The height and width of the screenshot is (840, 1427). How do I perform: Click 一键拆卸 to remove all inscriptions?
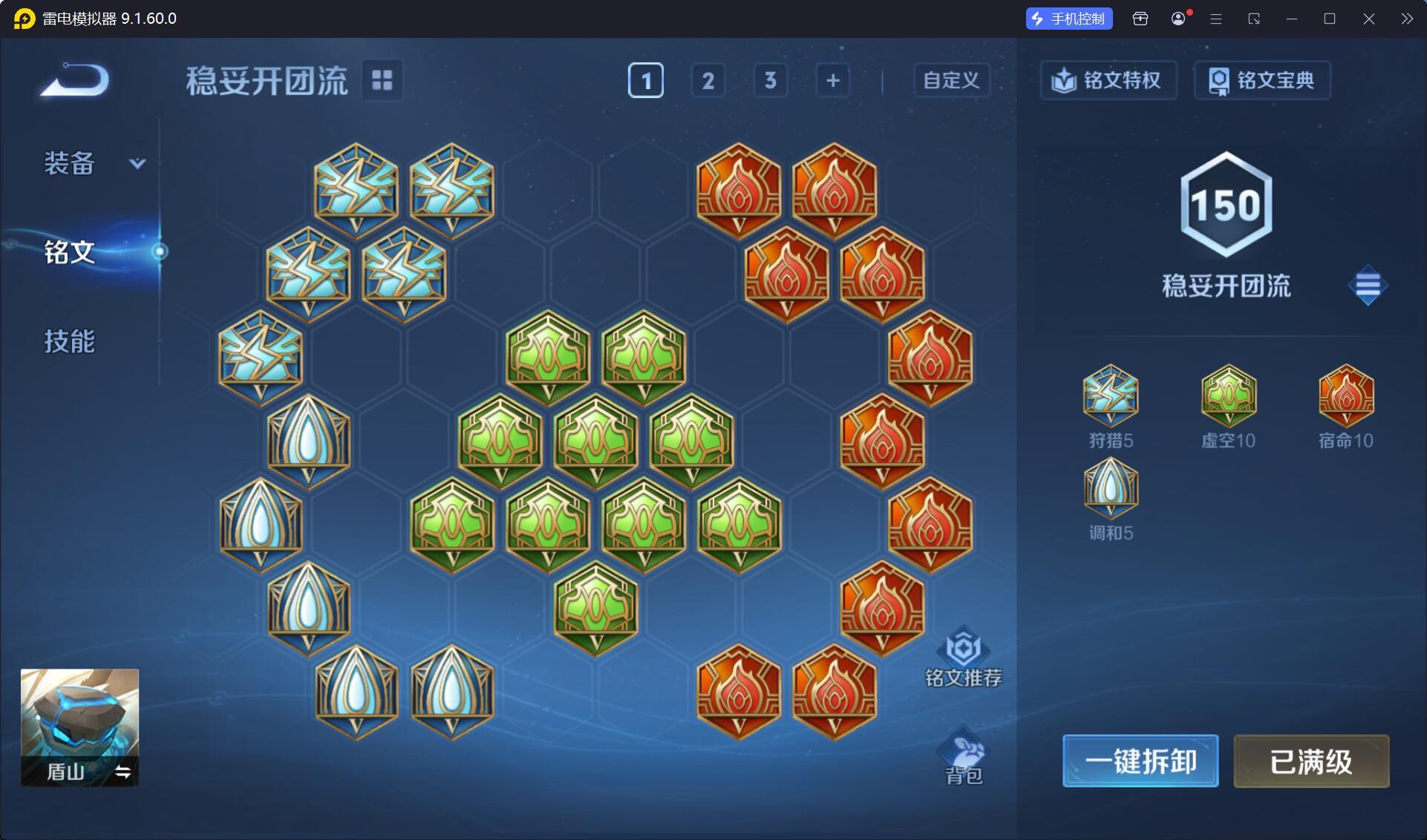point(1140,761)
